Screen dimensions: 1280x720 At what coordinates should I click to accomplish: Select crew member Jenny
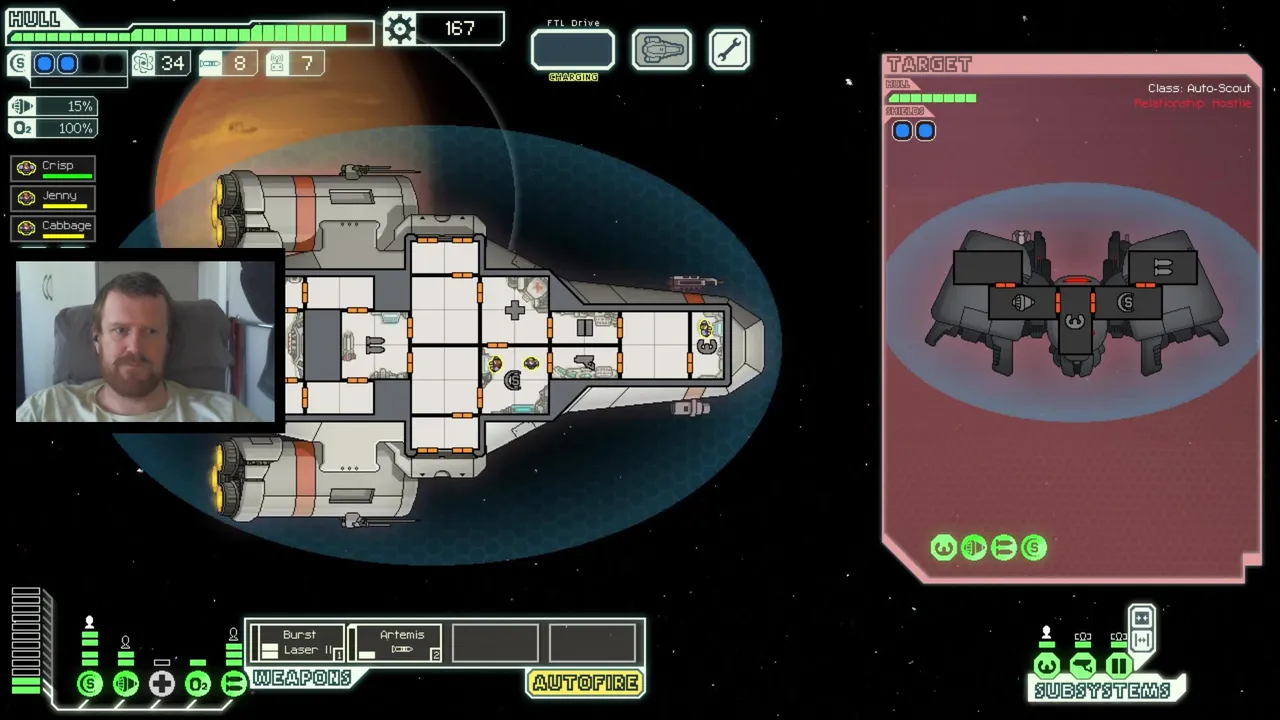pyautogui.click(x=54, y=197)
